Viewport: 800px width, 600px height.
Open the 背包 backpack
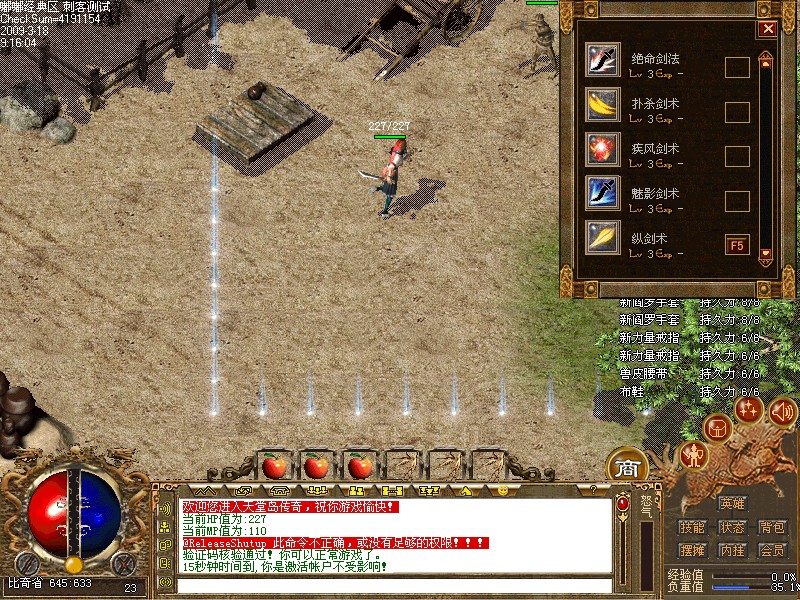point(772,527)
